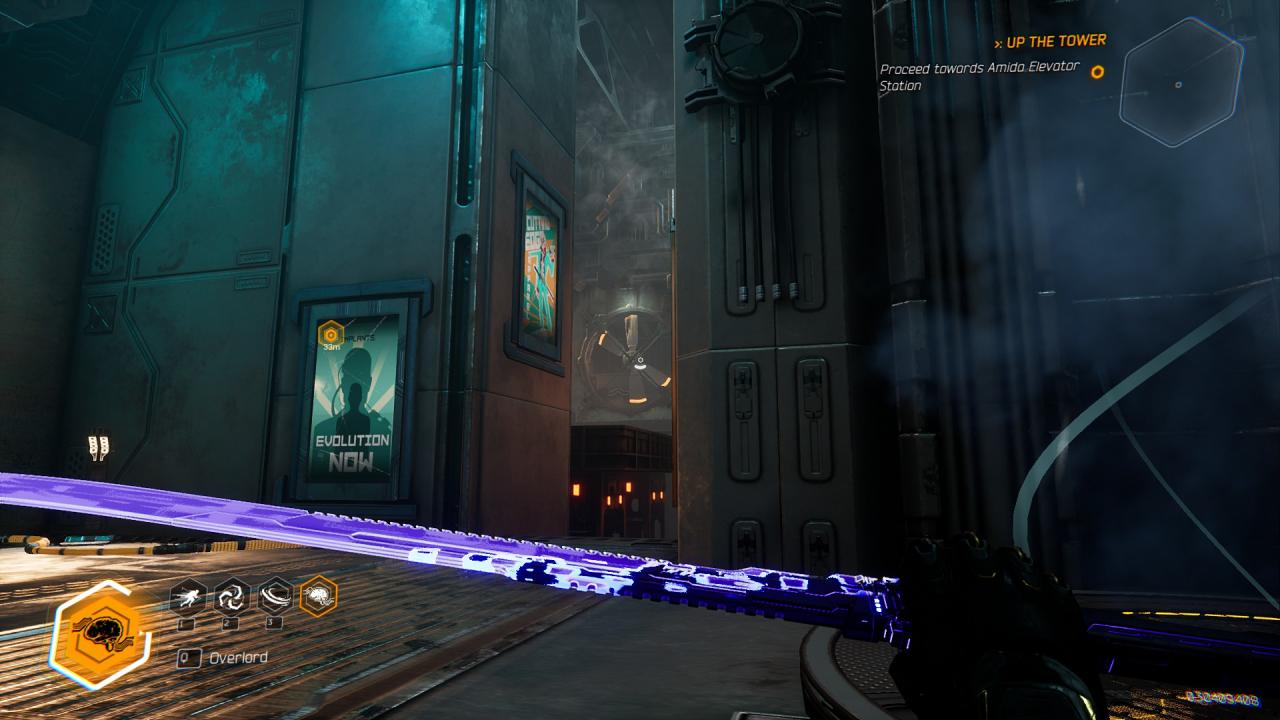Open the hexagonal minimap
The image size is (1280, 720).
point(1180,84)
